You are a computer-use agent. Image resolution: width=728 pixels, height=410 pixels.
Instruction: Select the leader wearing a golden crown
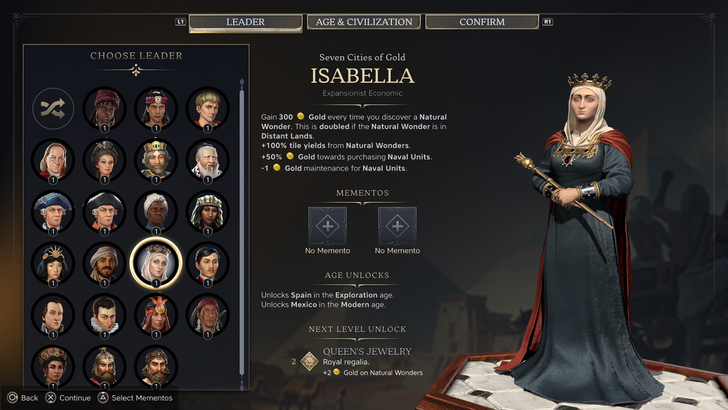tap(156, 159)
